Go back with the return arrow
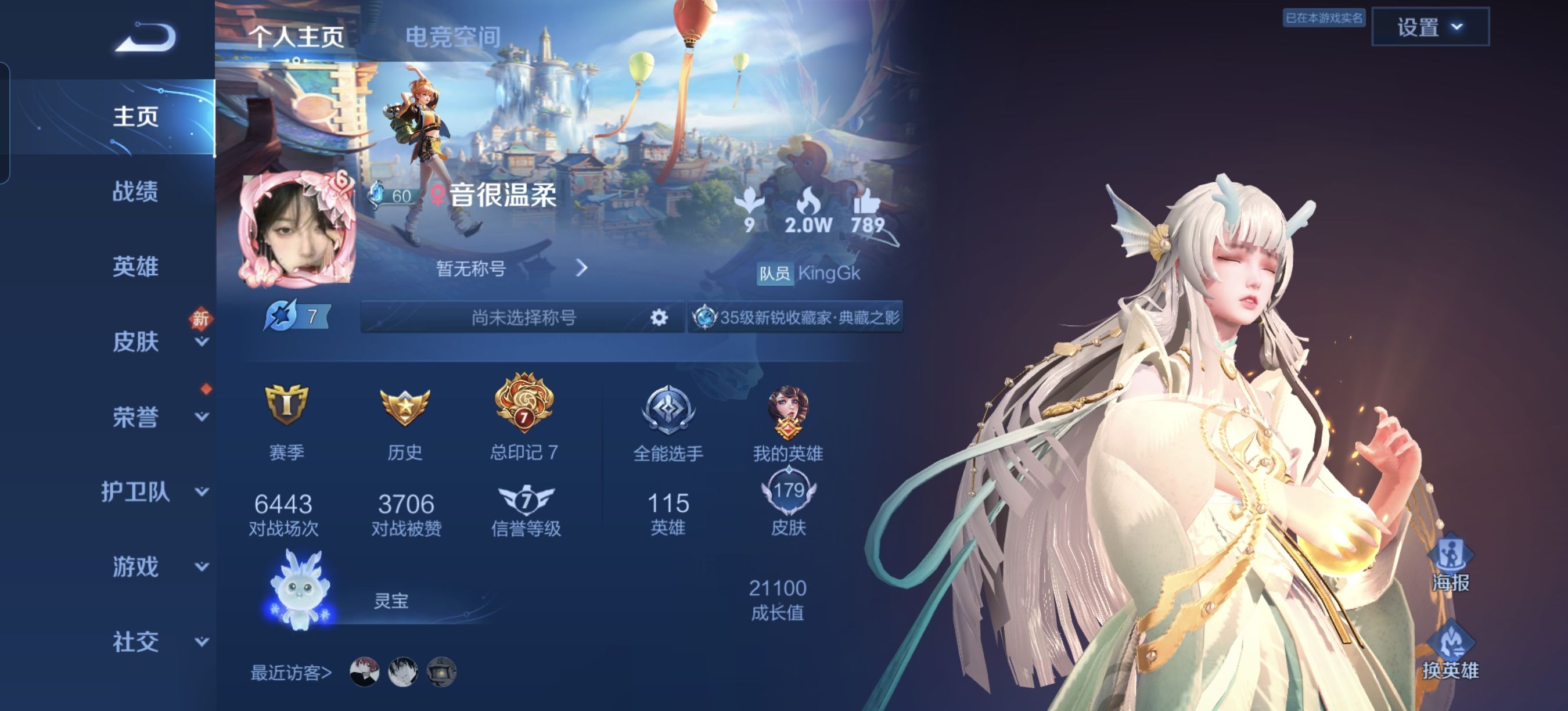1568x711 pixels. point(146,38)
